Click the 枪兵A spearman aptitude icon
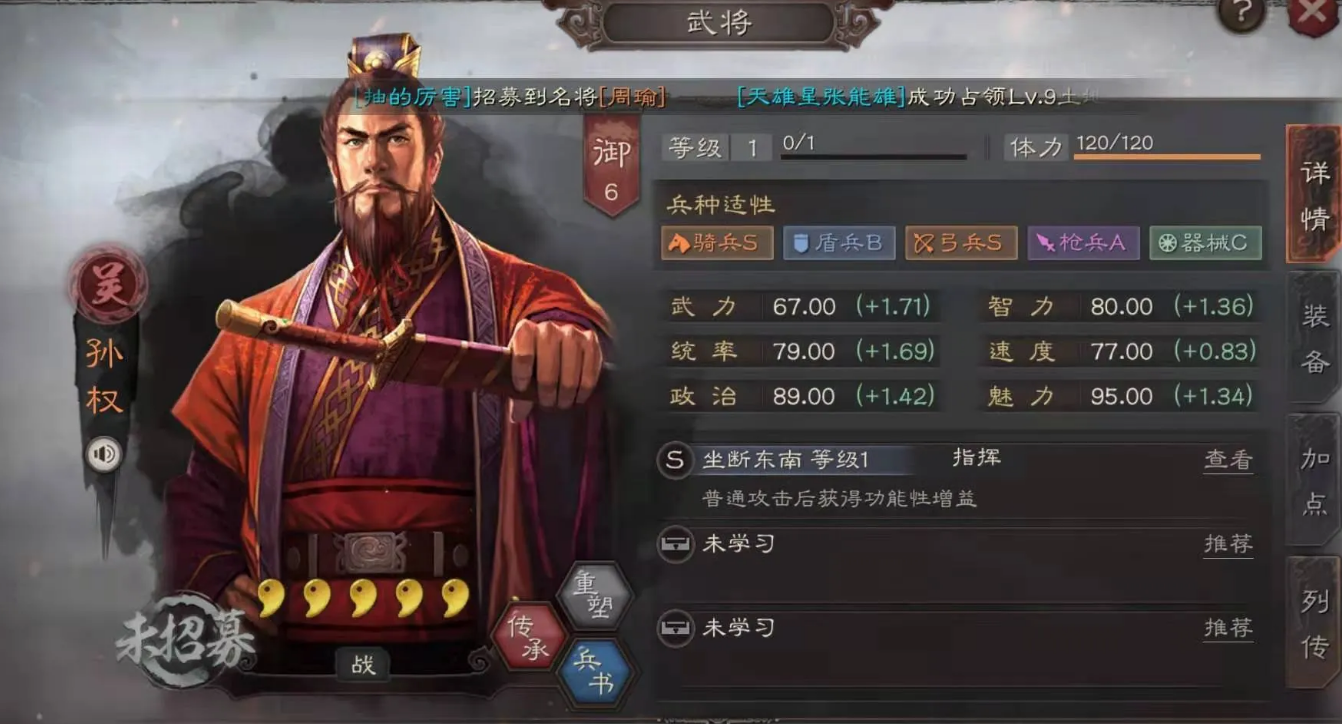1342x724 pixels. (1082, 242)
